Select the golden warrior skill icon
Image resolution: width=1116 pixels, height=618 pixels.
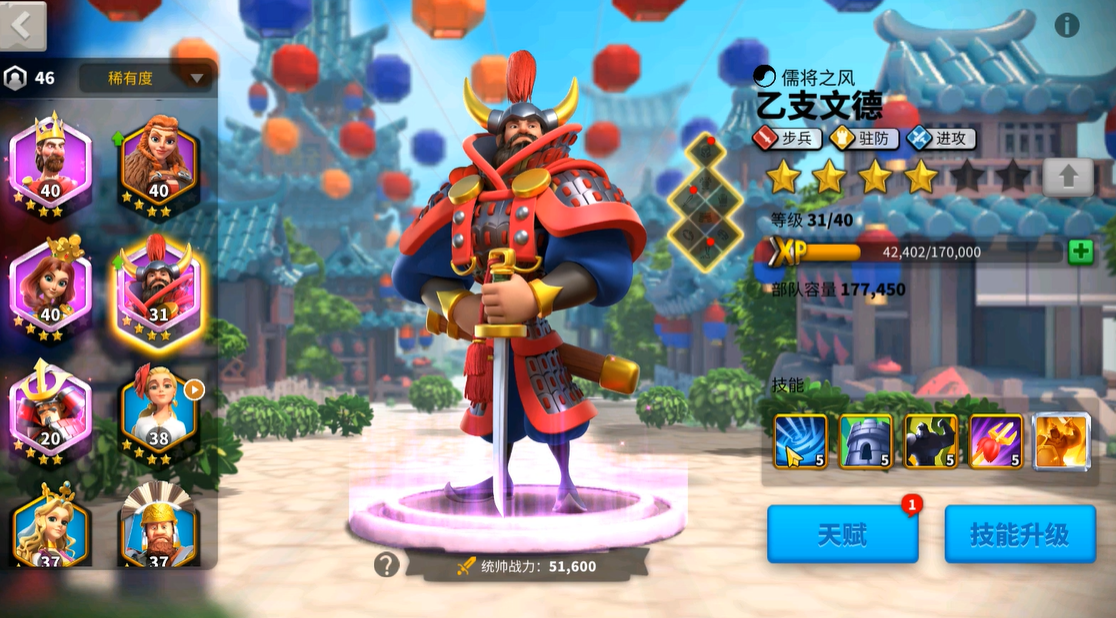[1061, 441]
